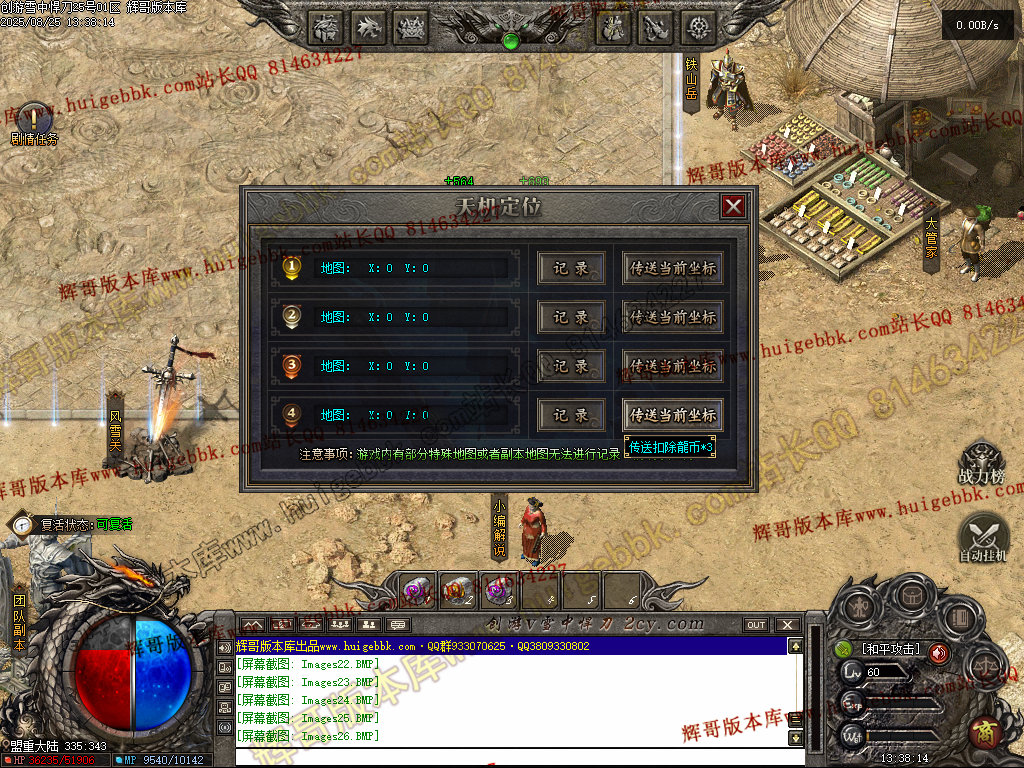The width and height of the screenshot is (1024, 768).
Task: Open the 商 shop button
Action: pos(984,733)
